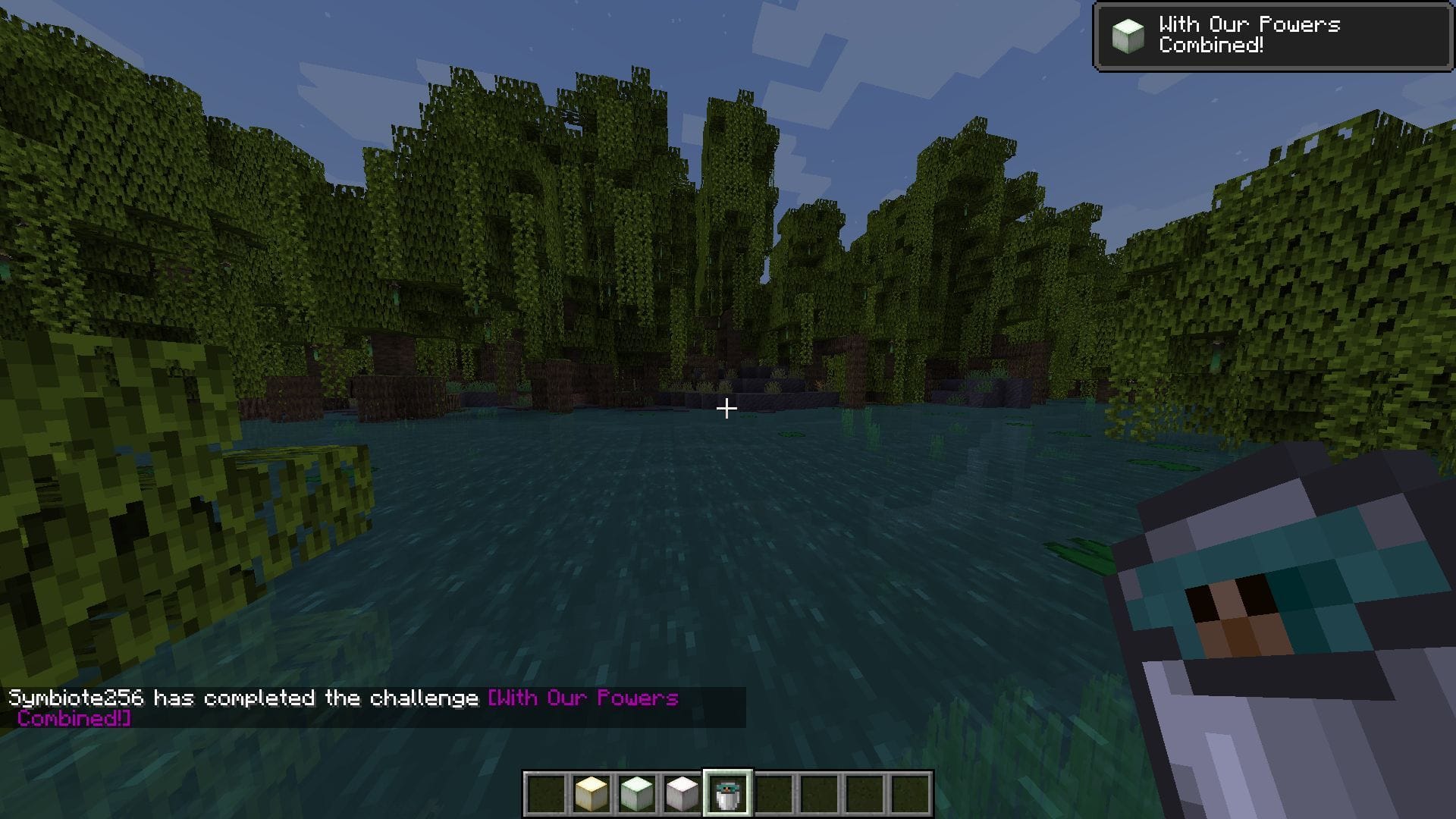The image size is (1456, 819).
Task: Click the crosshair at screen center
Action: [726, 408]
